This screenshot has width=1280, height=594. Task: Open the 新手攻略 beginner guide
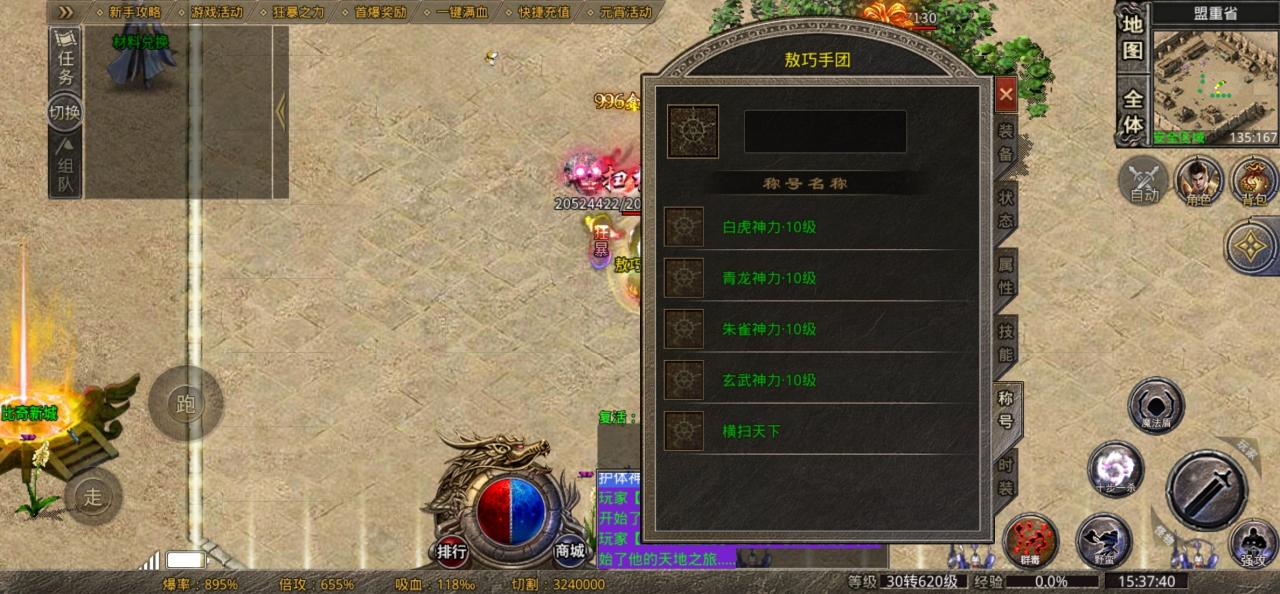pos(134,12)
